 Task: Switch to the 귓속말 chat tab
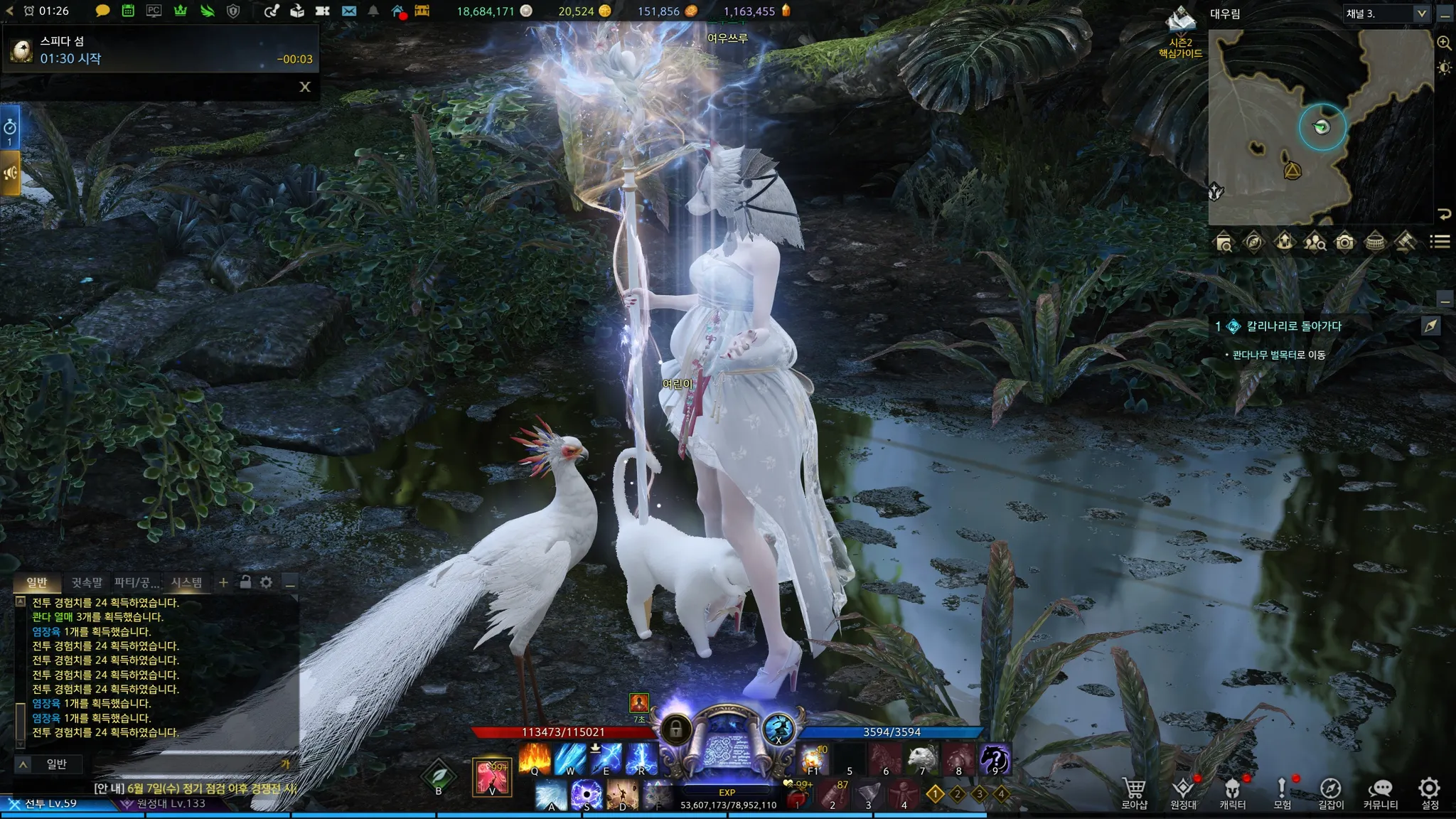pyautogui.click(x=87, y=583)
